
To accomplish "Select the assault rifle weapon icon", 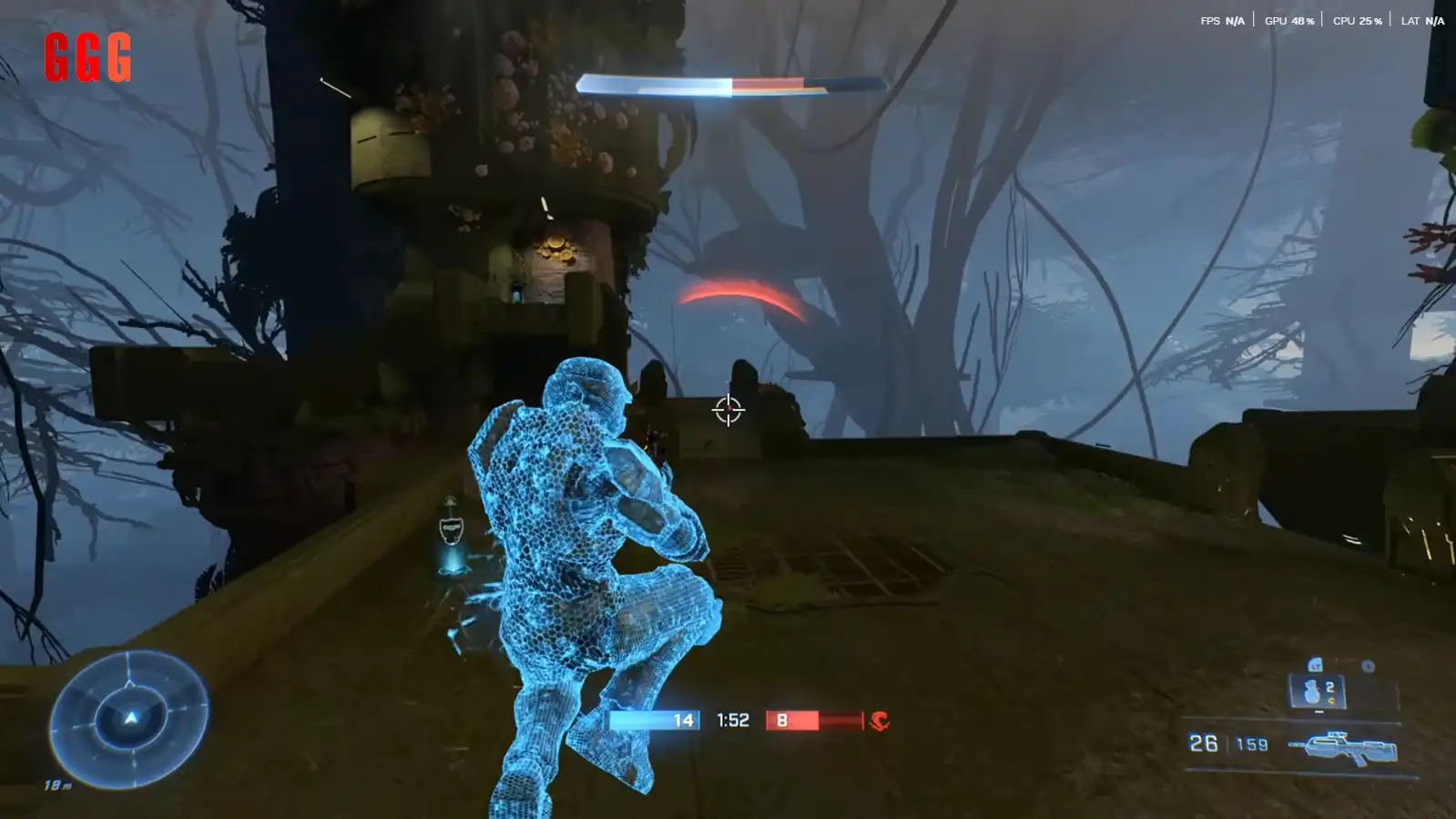I will [x=1343, y=748].
